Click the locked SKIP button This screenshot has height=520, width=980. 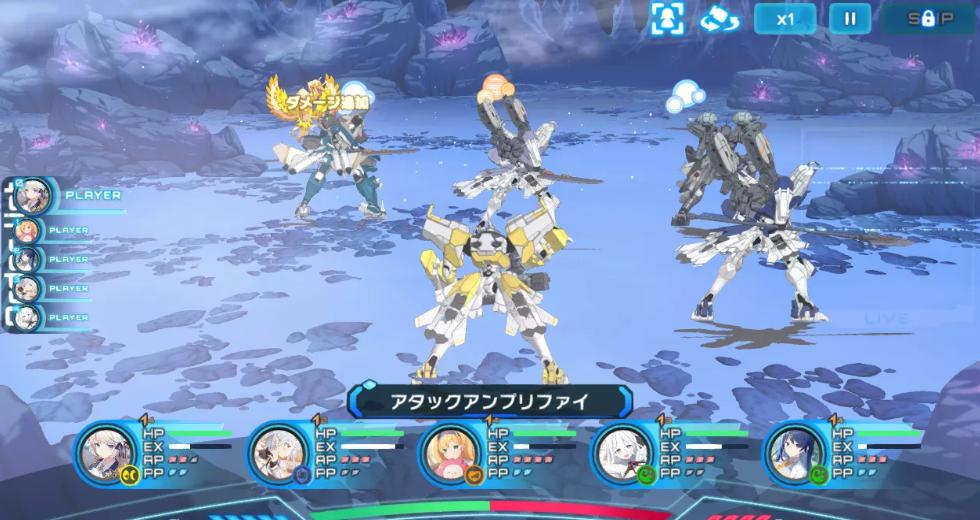pyautogui.click(x=929, y=18)
